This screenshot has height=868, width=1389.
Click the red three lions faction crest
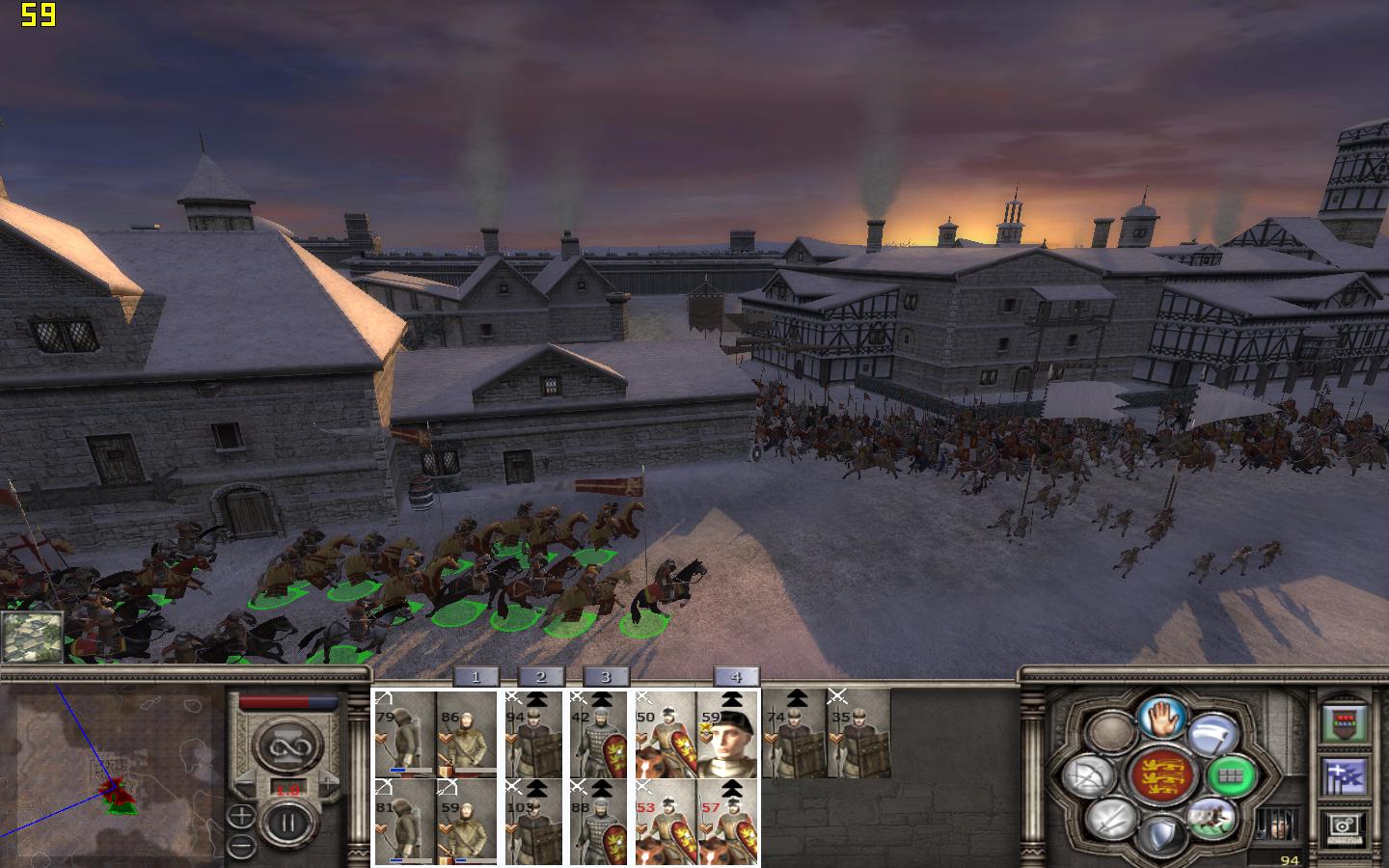click(x=1161, y=775)
